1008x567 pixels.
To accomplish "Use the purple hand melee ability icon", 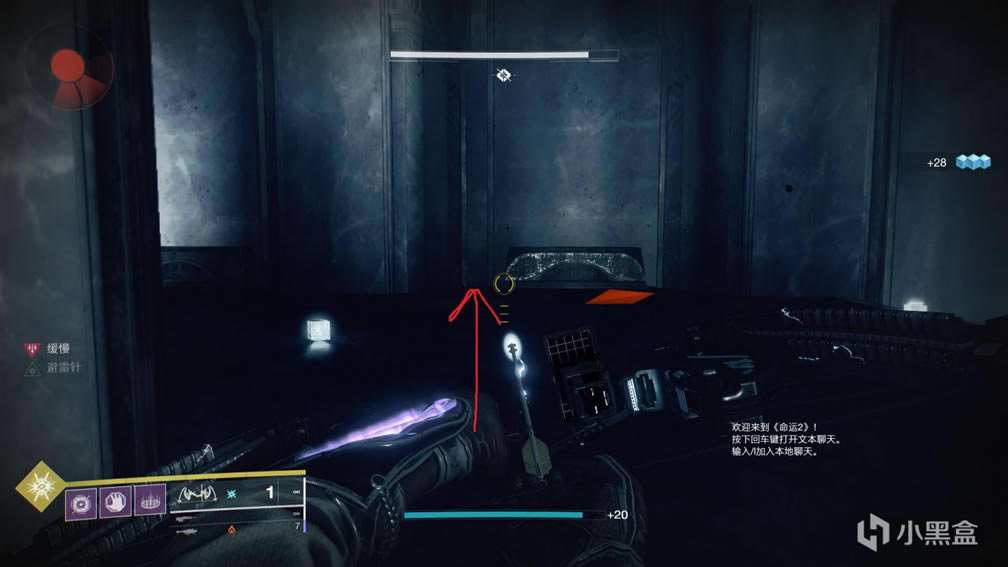I will click(x=116, y=500).
